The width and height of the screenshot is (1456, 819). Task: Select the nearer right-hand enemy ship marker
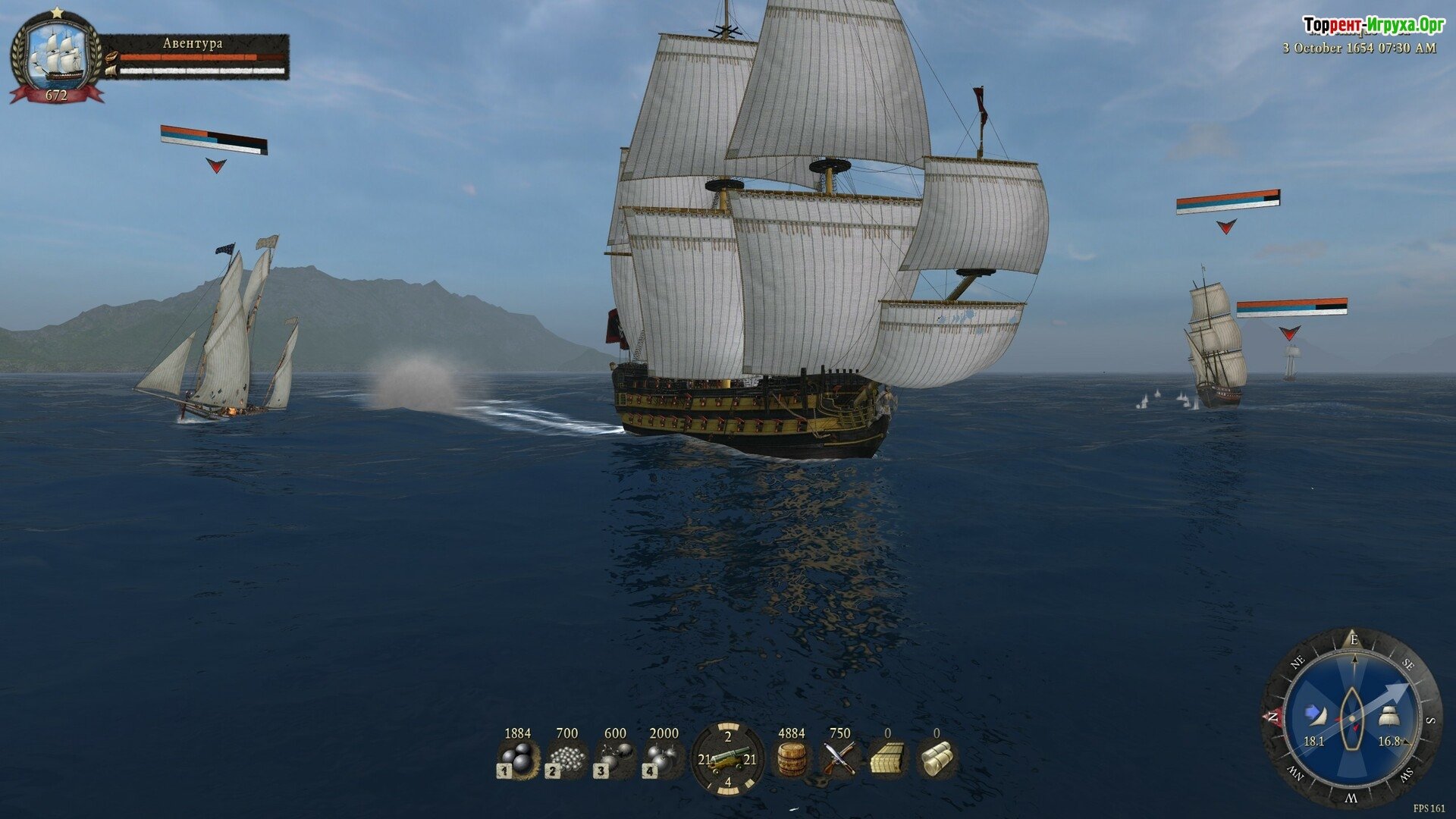point(1226,226)
